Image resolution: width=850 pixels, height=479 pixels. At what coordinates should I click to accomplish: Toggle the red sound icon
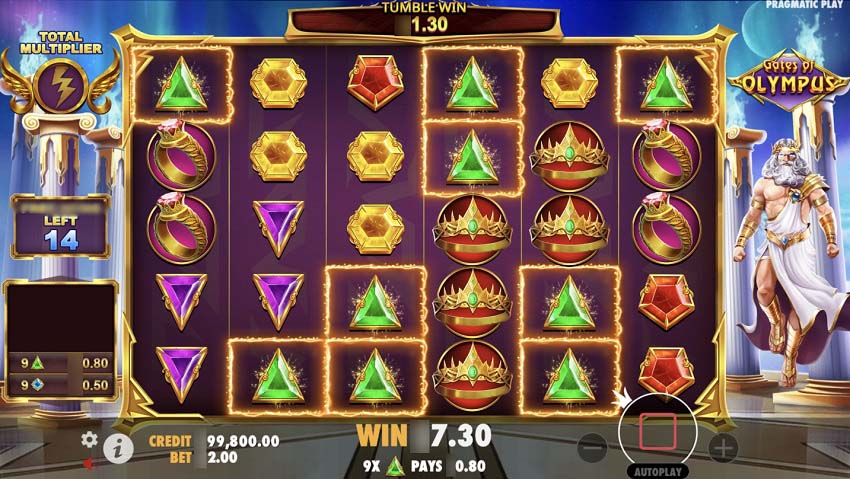[89, 462]
